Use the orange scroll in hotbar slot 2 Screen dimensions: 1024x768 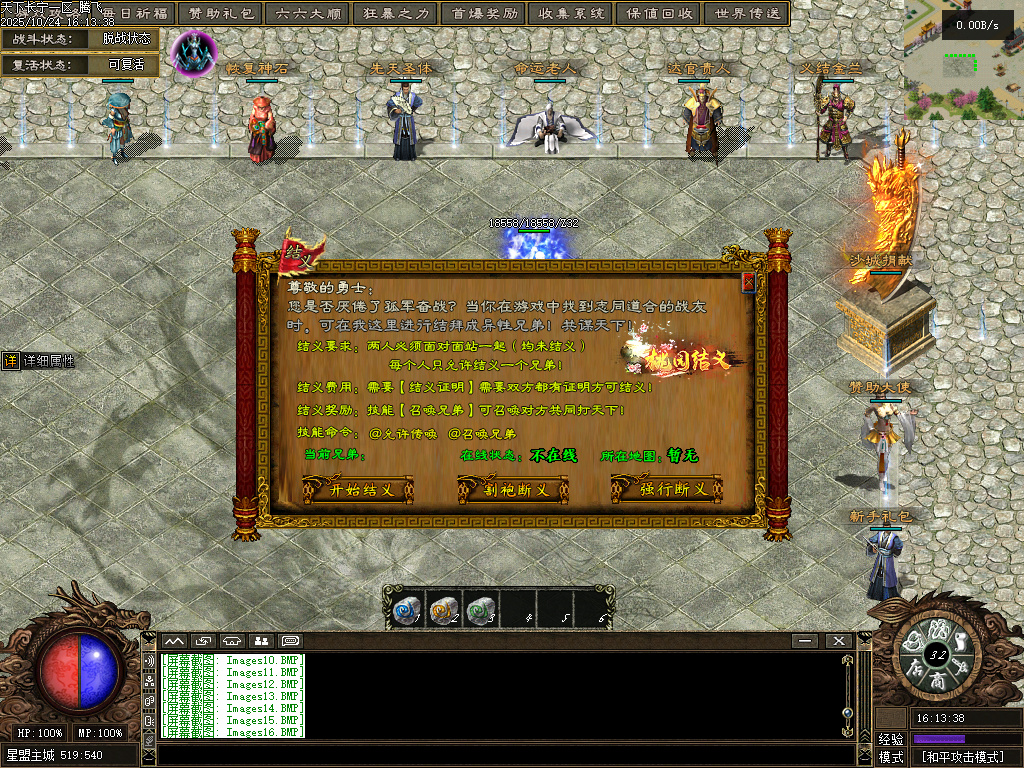point(443,610)
